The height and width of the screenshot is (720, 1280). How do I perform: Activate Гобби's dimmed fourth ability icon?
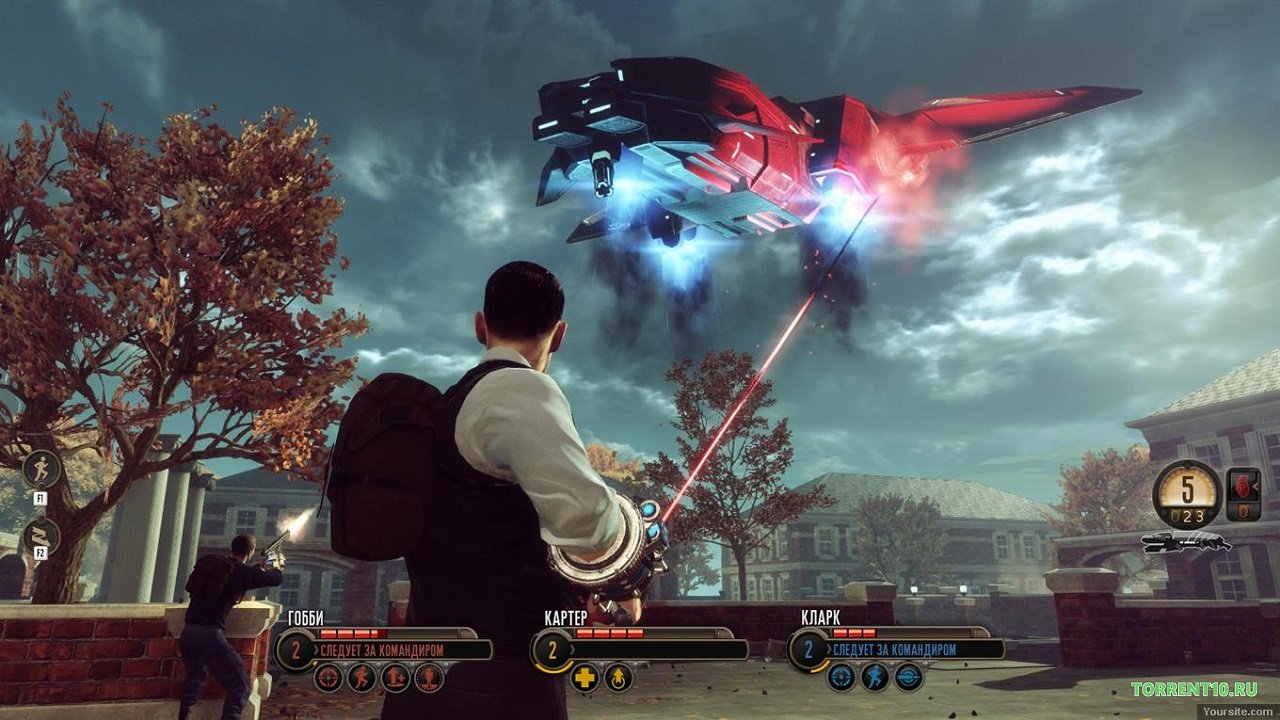(429, 678)
